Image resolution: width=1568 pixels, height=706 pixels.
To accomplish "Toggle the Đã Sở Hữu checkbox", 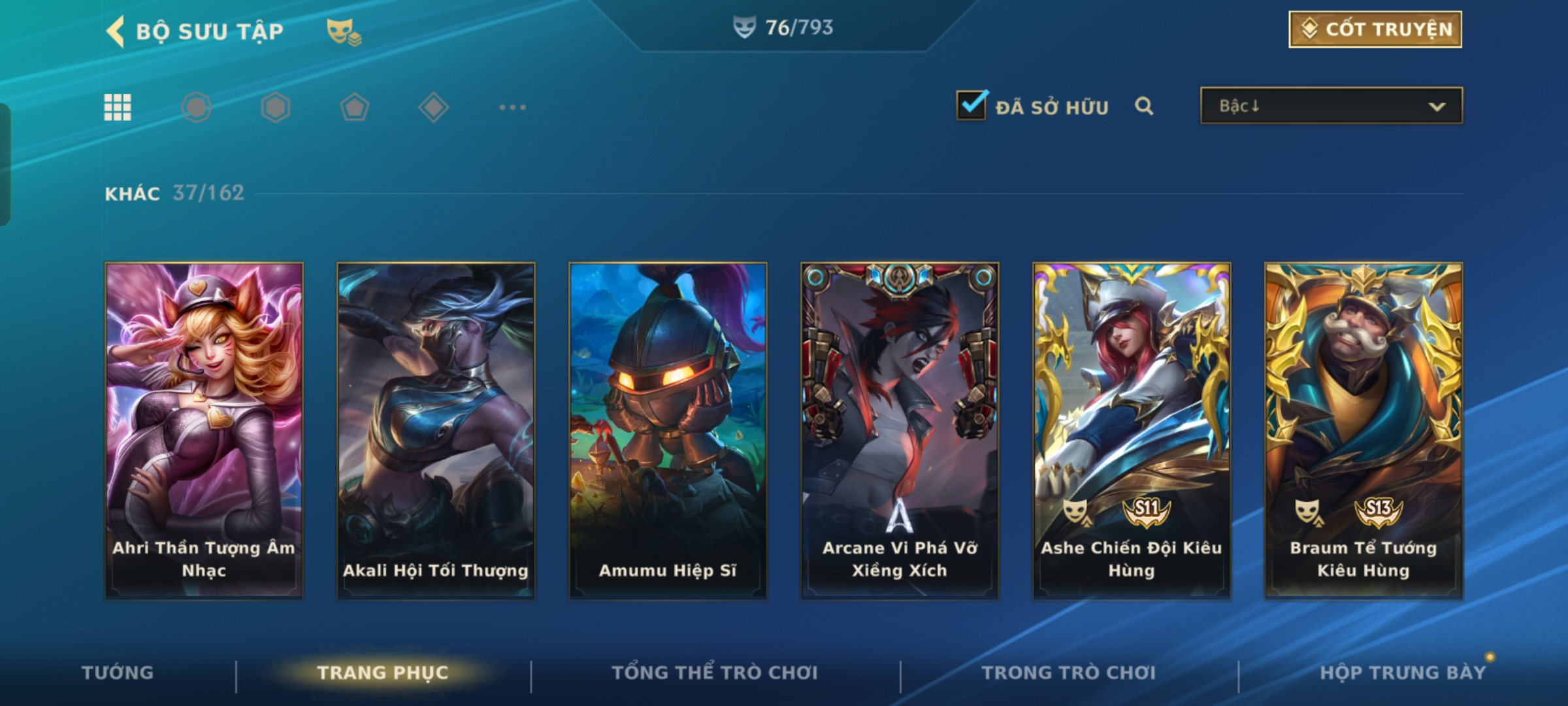I will click(971, 106).
